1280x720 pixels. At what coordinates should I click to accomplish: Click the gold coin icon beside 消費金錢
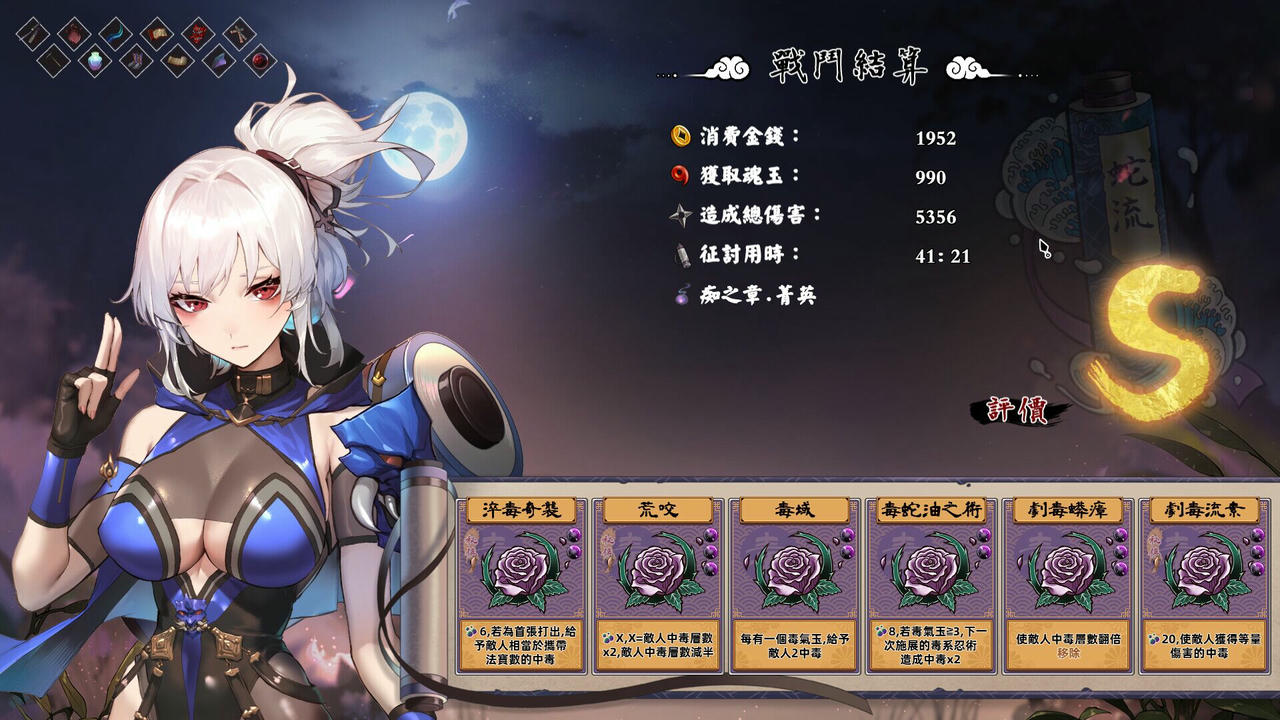coord(680,137)
